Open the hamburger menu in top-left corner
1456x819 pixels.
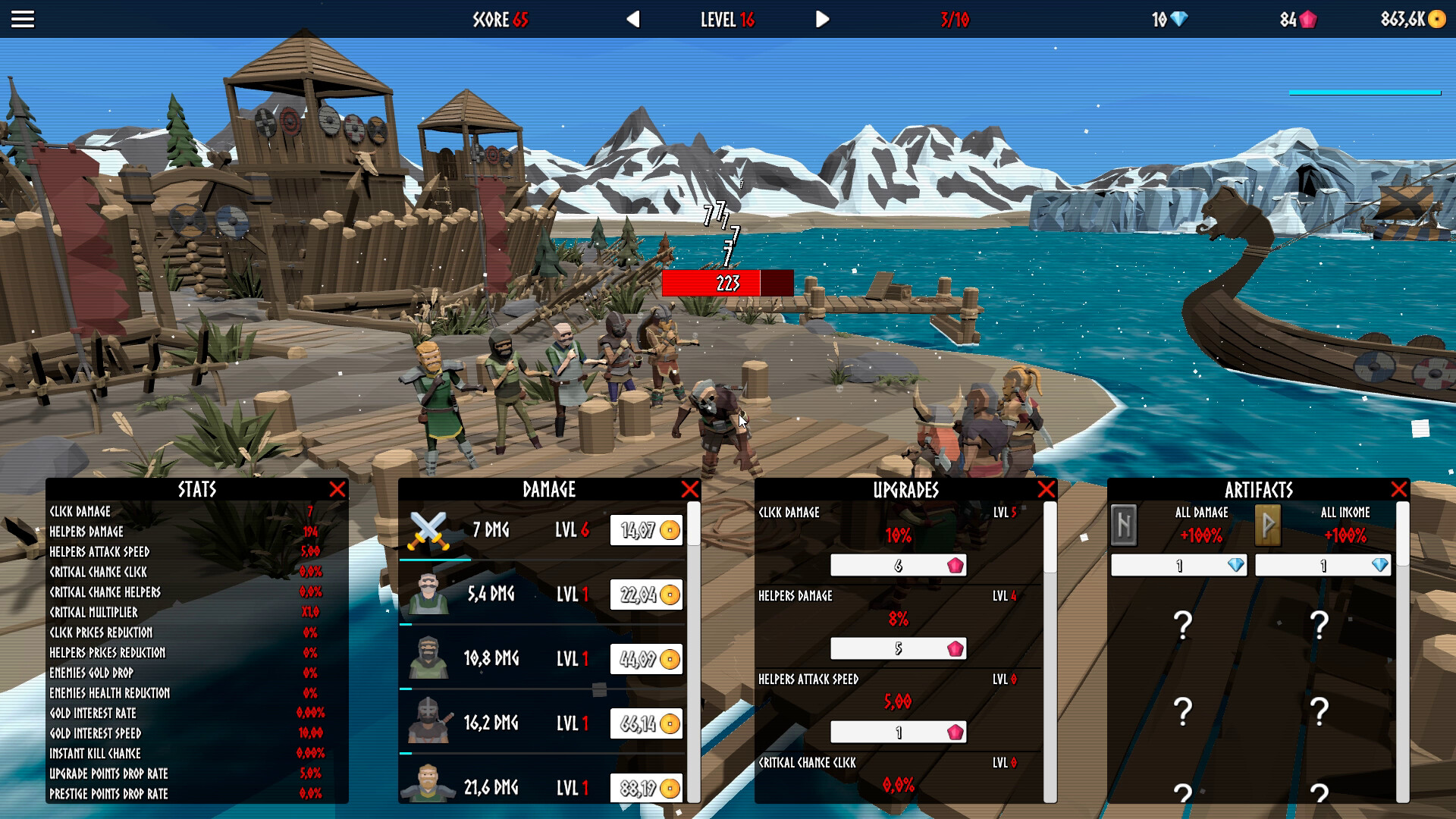[23, 19]
